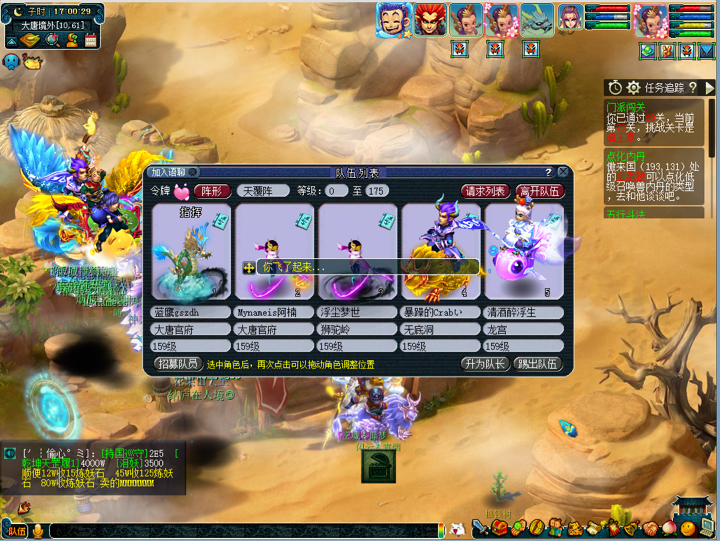Click the calendar icon under the clock
Screen dimensions: 720x541
90,40
